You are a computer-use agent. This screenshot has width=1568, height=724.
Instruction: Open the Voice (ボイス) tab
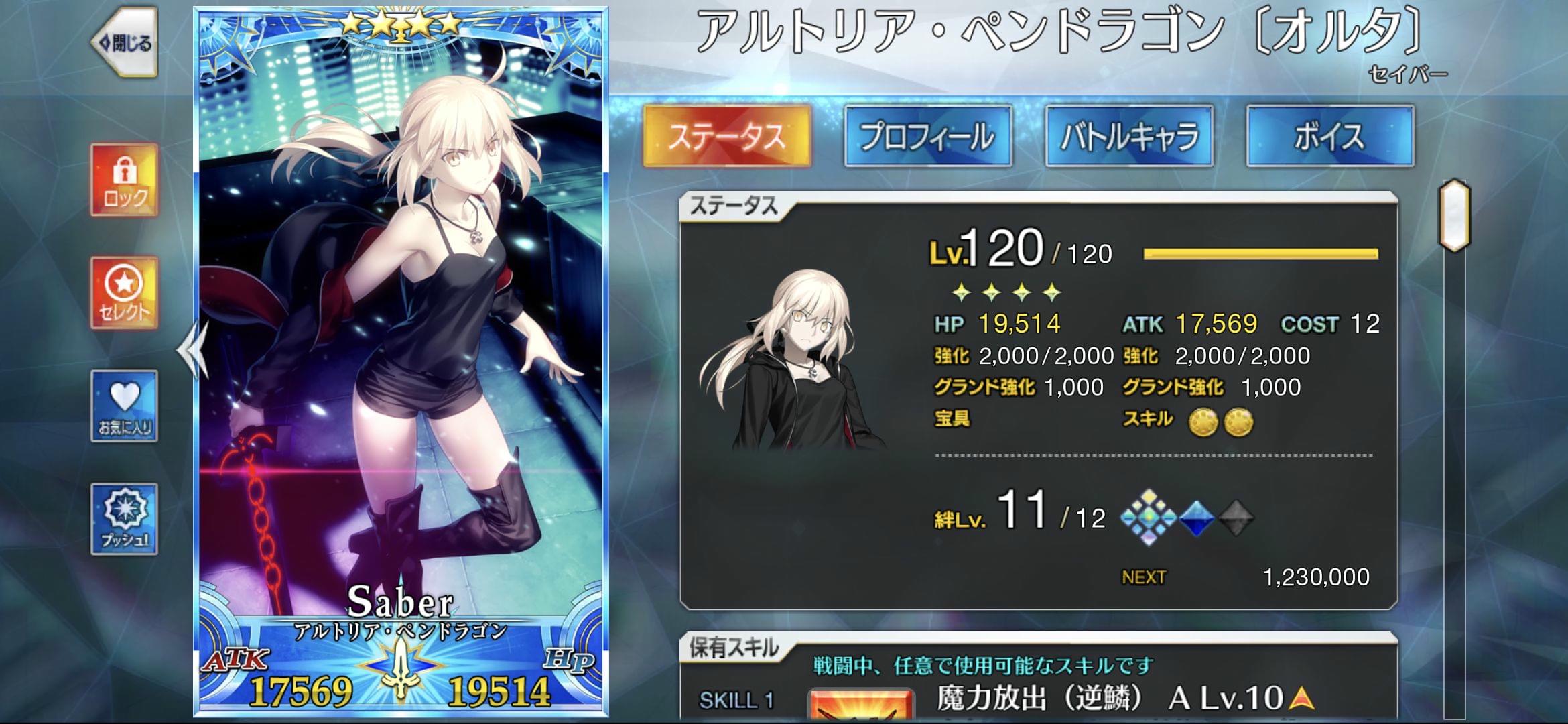(1330, 136)
